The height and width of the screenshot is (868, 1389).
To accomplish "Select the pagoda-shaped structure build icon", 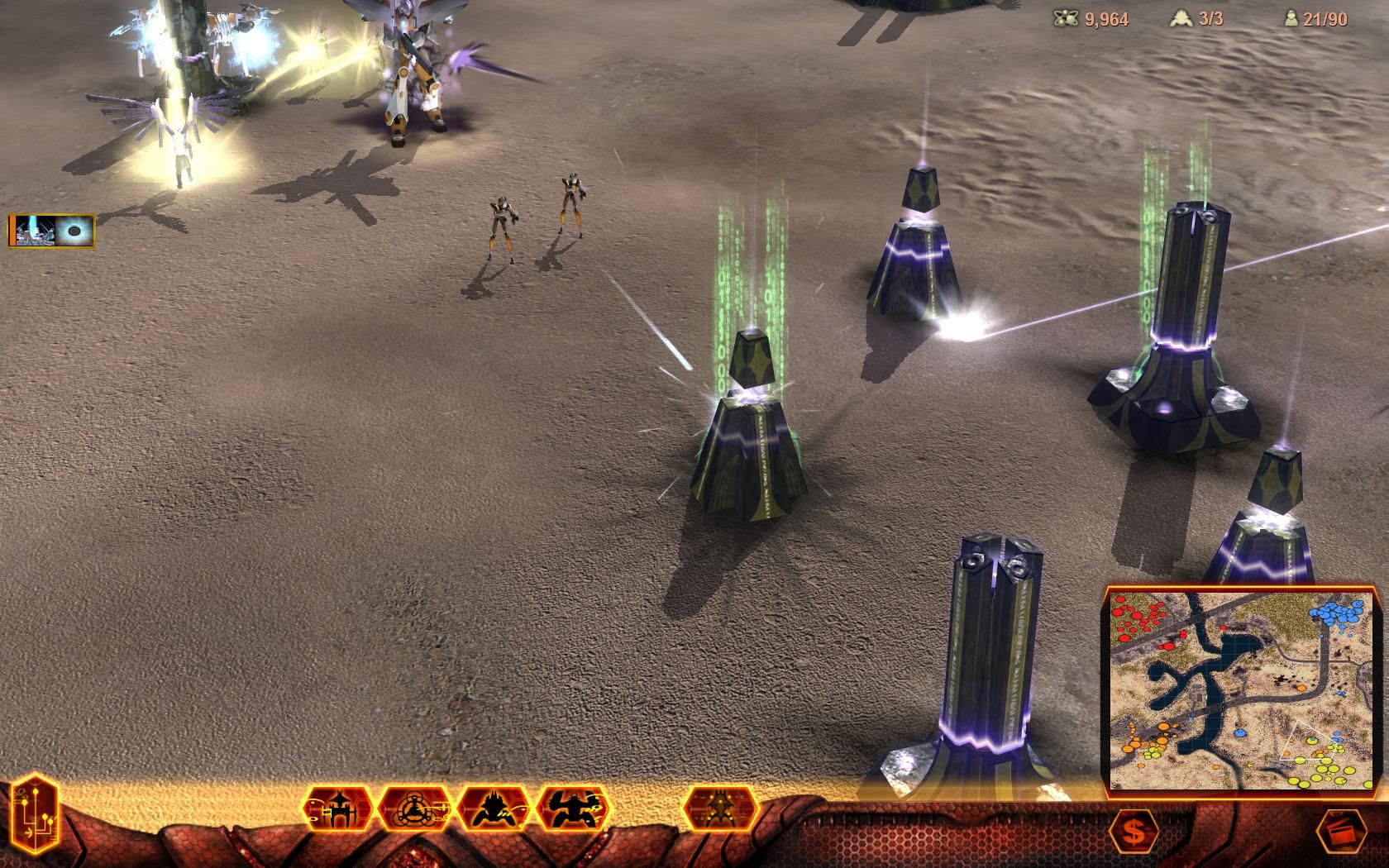I will click(x=339, y=808).
